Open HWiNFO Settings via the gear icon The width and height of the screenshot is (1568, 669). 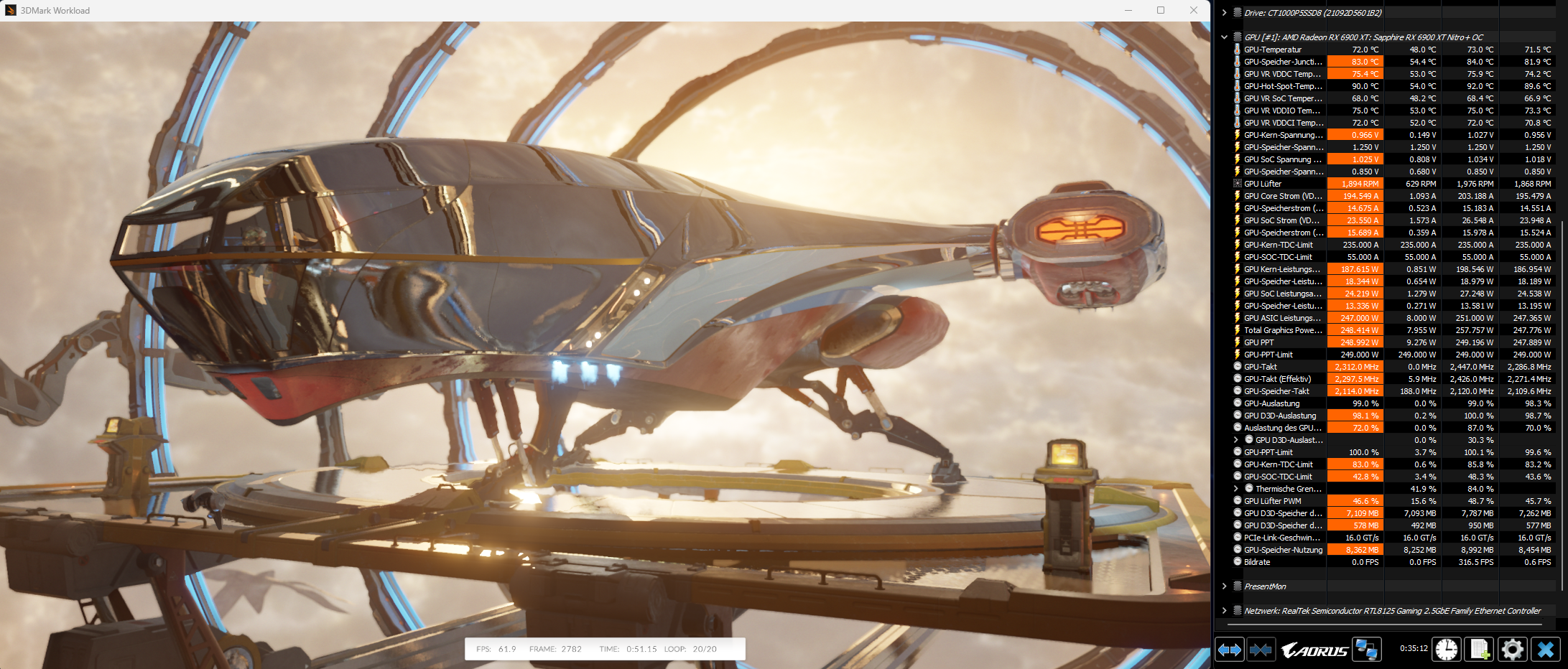click(1513, 649)
